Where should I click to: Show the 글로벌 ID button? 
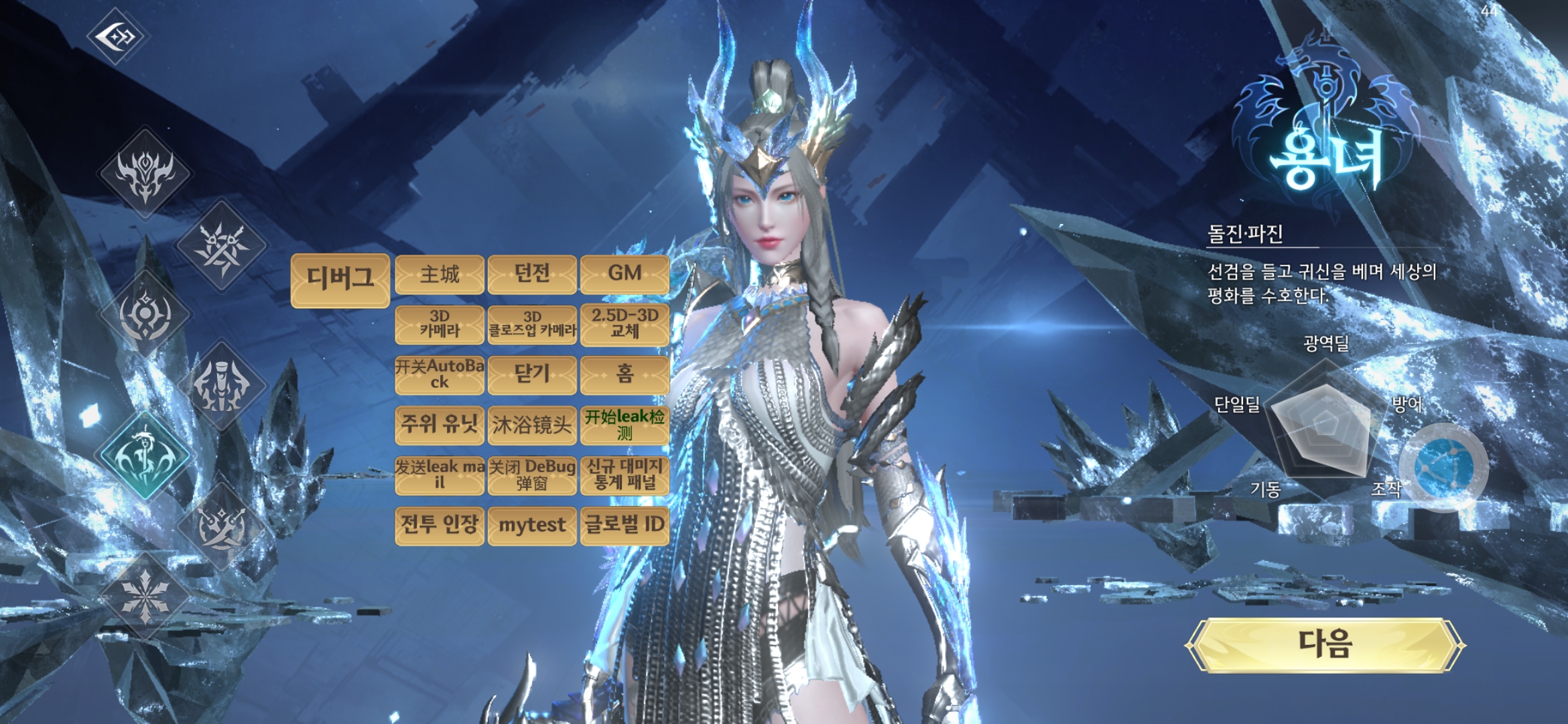tap(625, 526)
